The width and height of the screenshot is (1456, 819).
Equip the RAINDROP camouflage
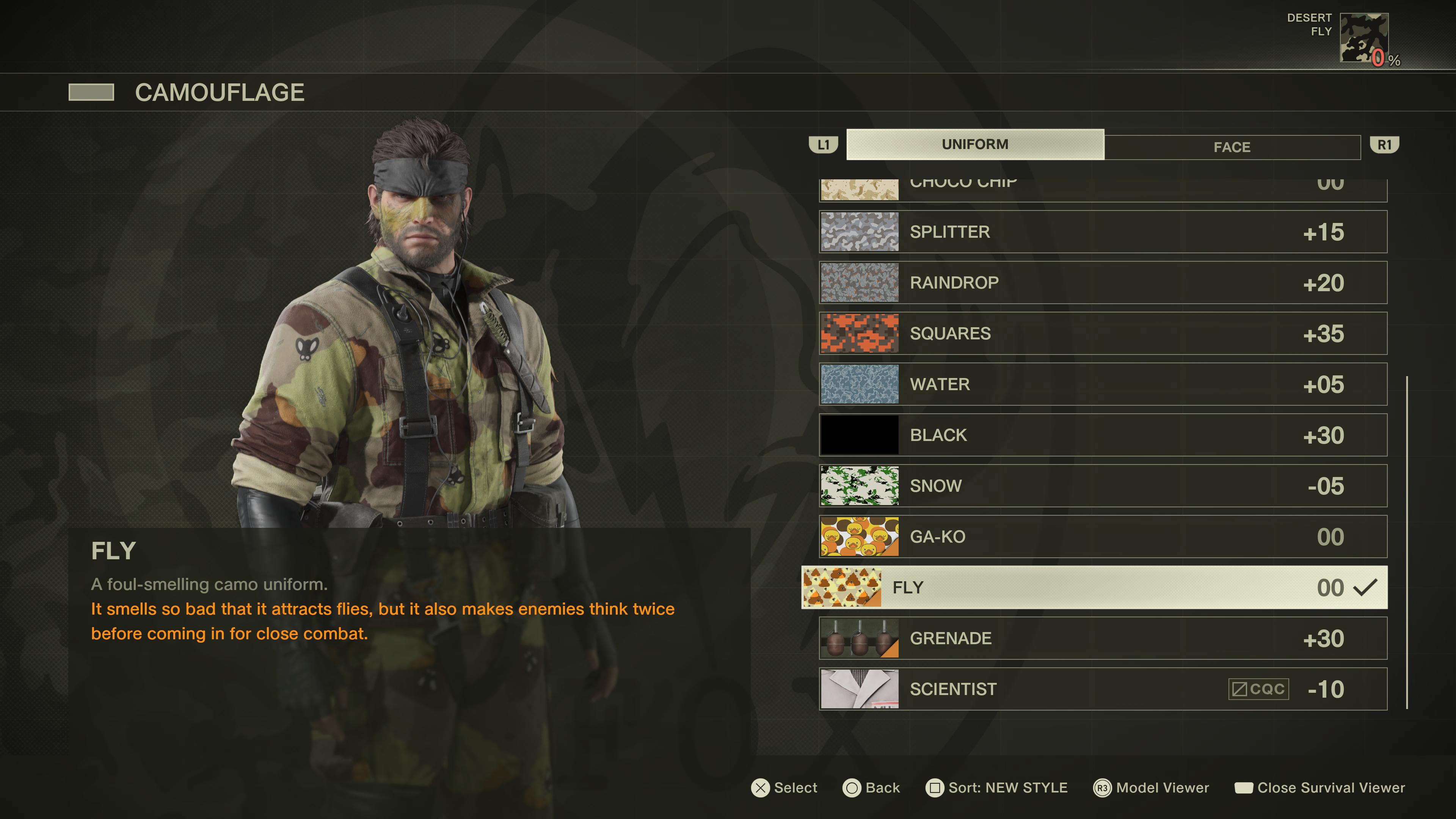coord(1102,282)
